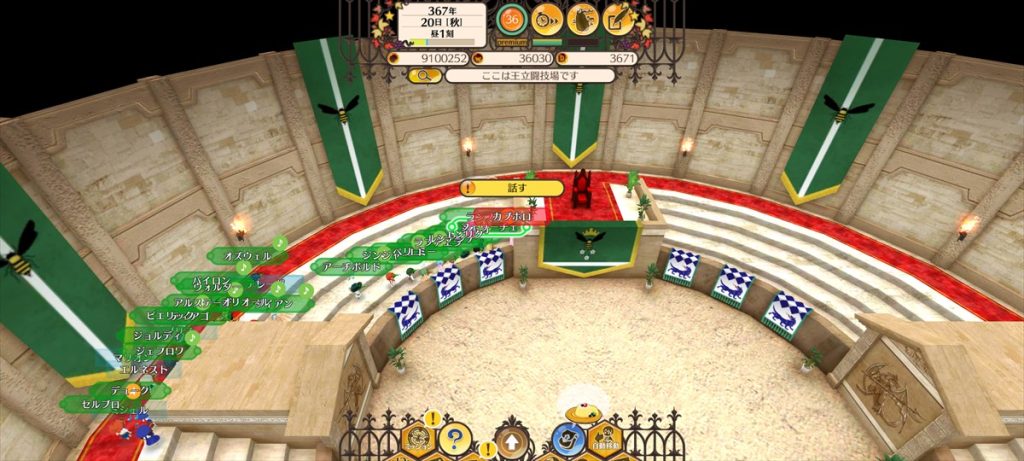This screenshot has width=1024, height=461.
Task: Select the アーチボルト name tag
Action: point(350,267)
